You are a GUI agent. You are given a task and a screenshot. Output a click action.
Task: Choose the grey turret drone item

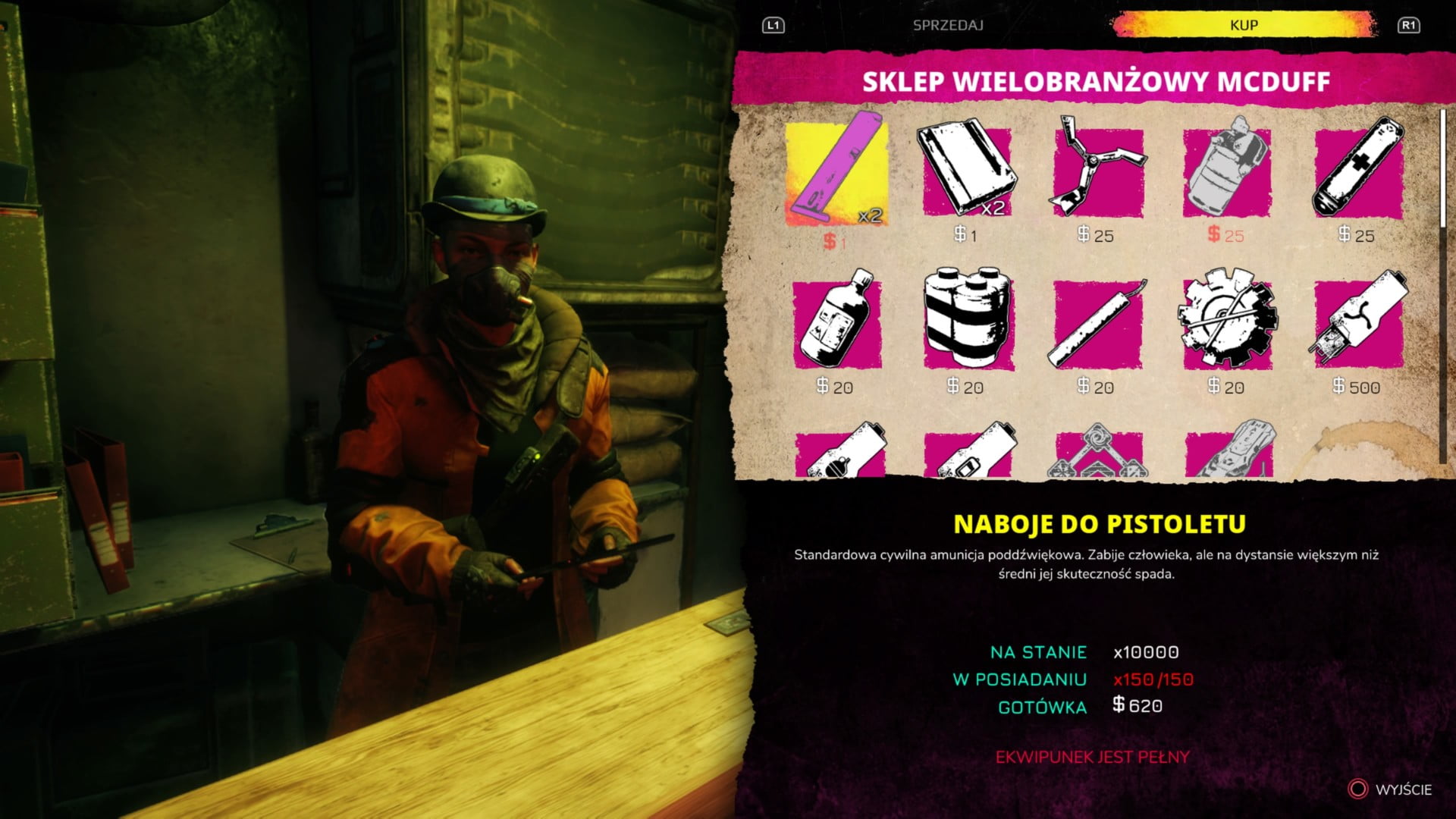pyautogui.click(x=1098, y=453)
